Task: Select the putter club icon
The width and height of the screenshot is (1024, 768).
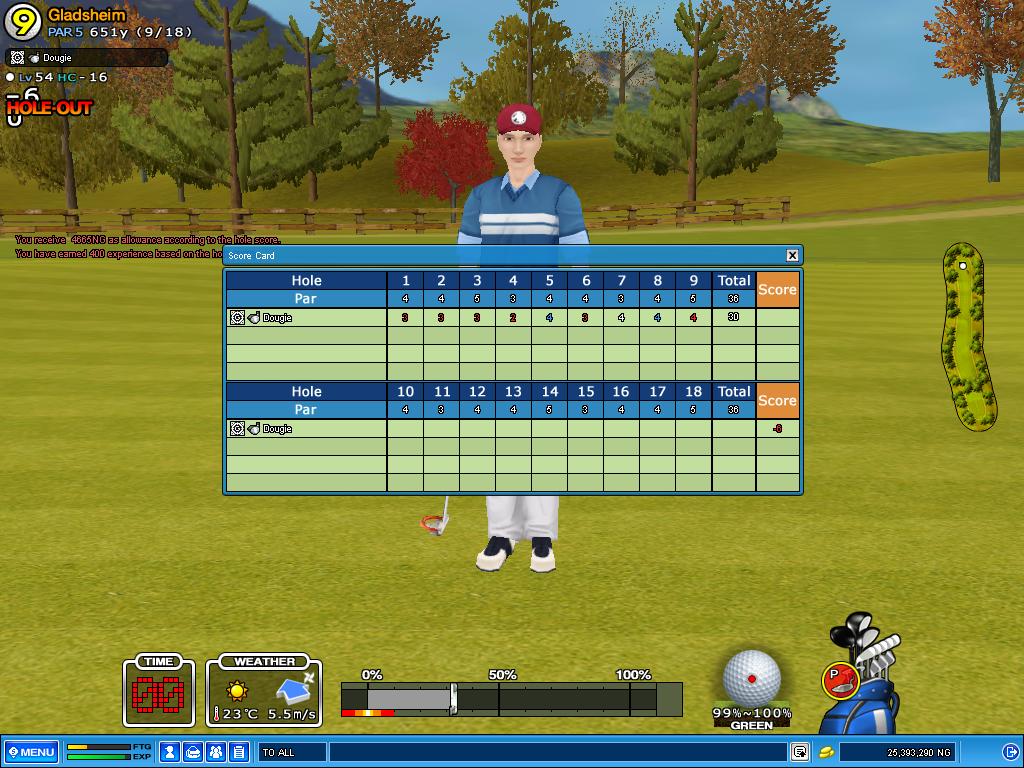Action: coord(840,680)
